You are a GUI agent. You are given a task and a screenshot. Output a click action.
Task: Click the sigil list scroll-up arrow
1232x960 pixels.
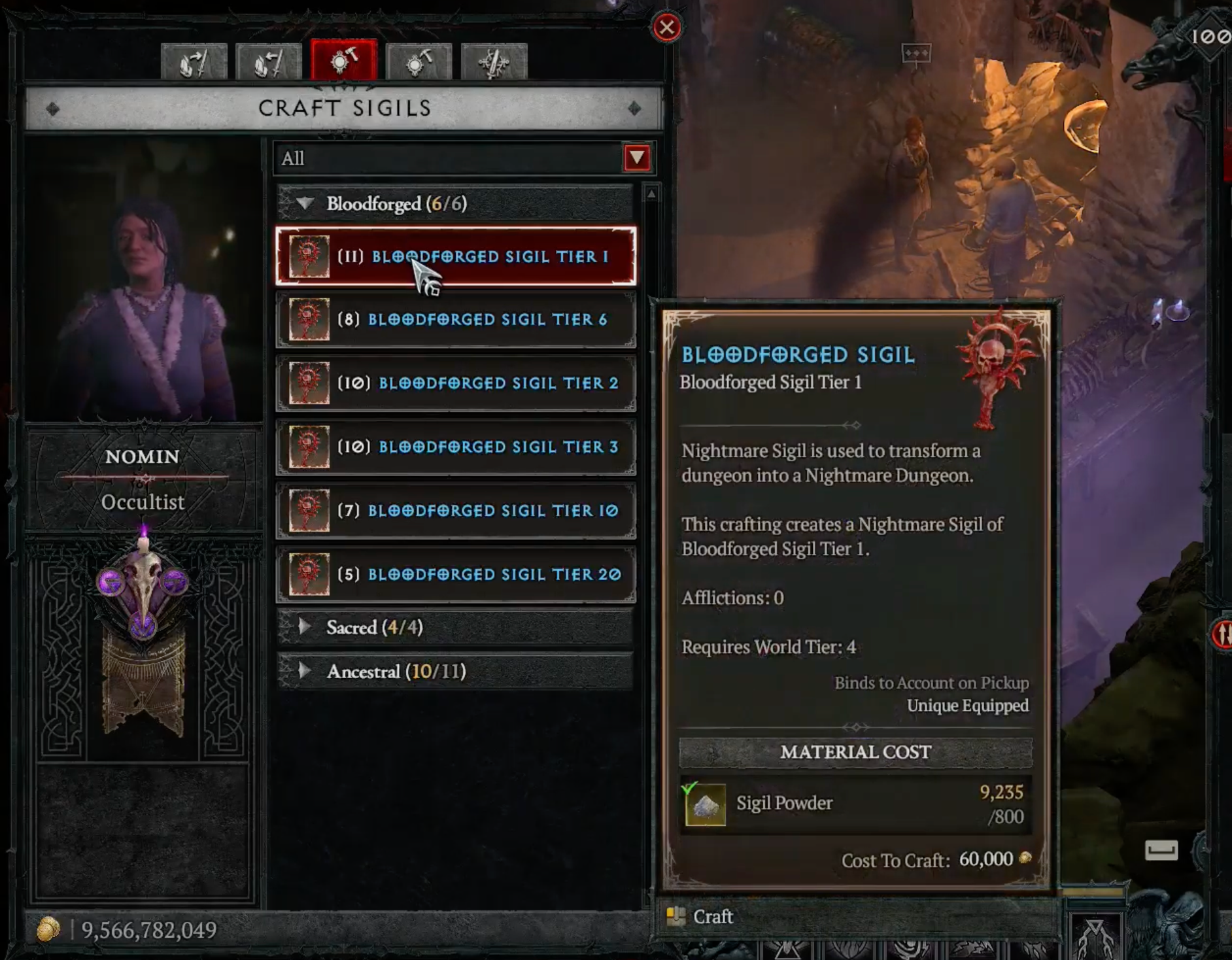(651, 194)
